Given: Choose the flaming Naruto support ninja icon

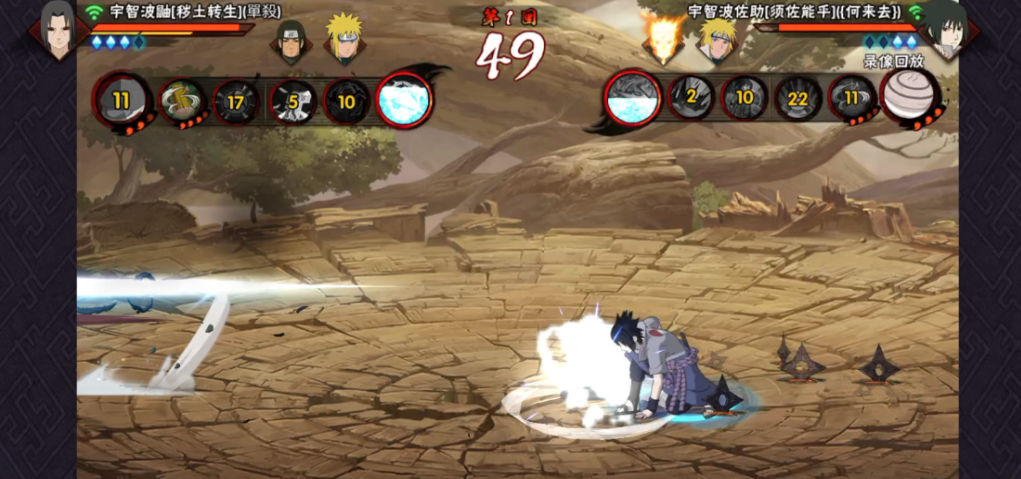Looking at the screenshot, I should (x=663, y=40).
